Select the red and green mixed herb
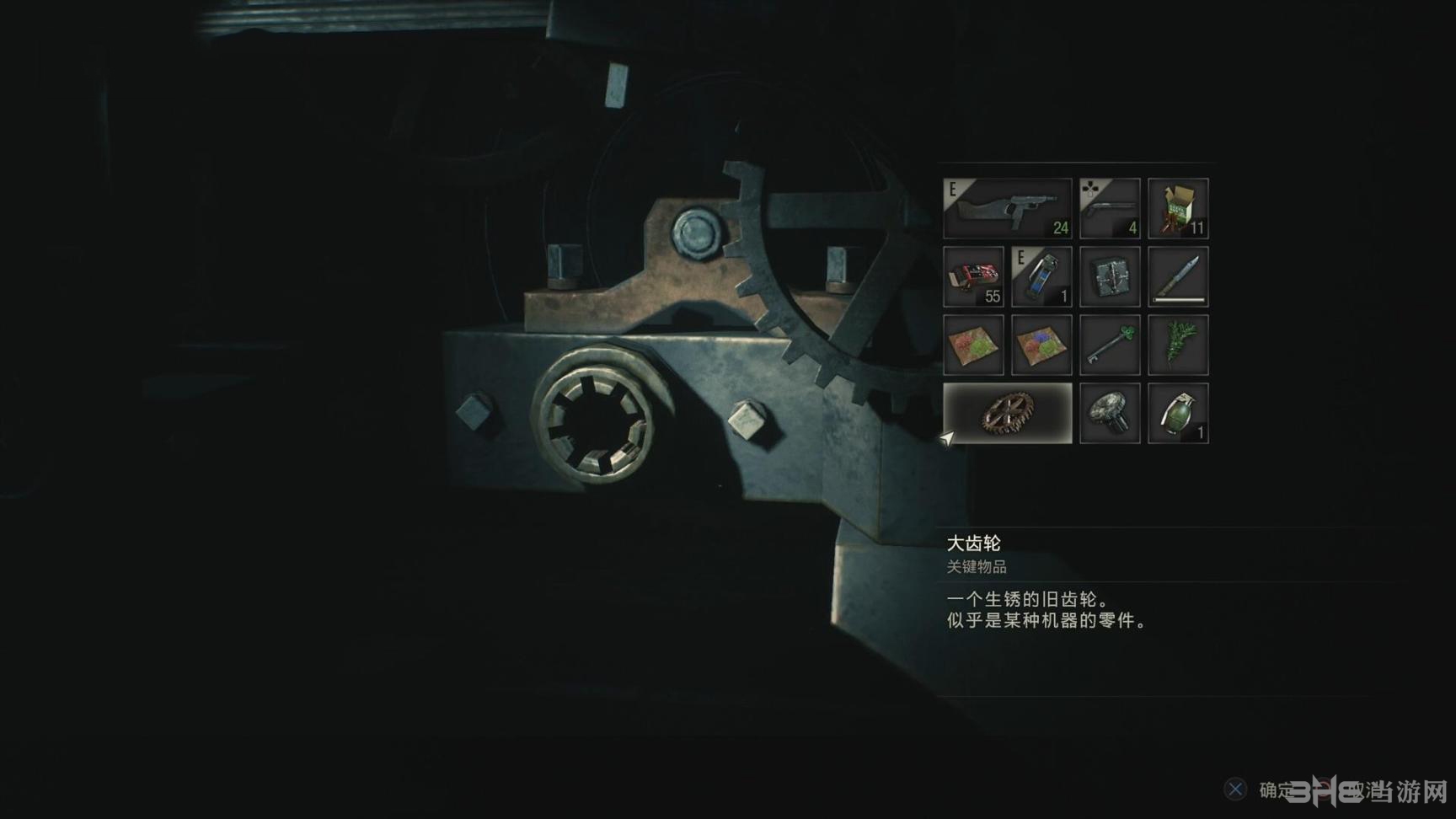Screen dimensions: 1456x819 pyautogui.click(x=973, y=345)
